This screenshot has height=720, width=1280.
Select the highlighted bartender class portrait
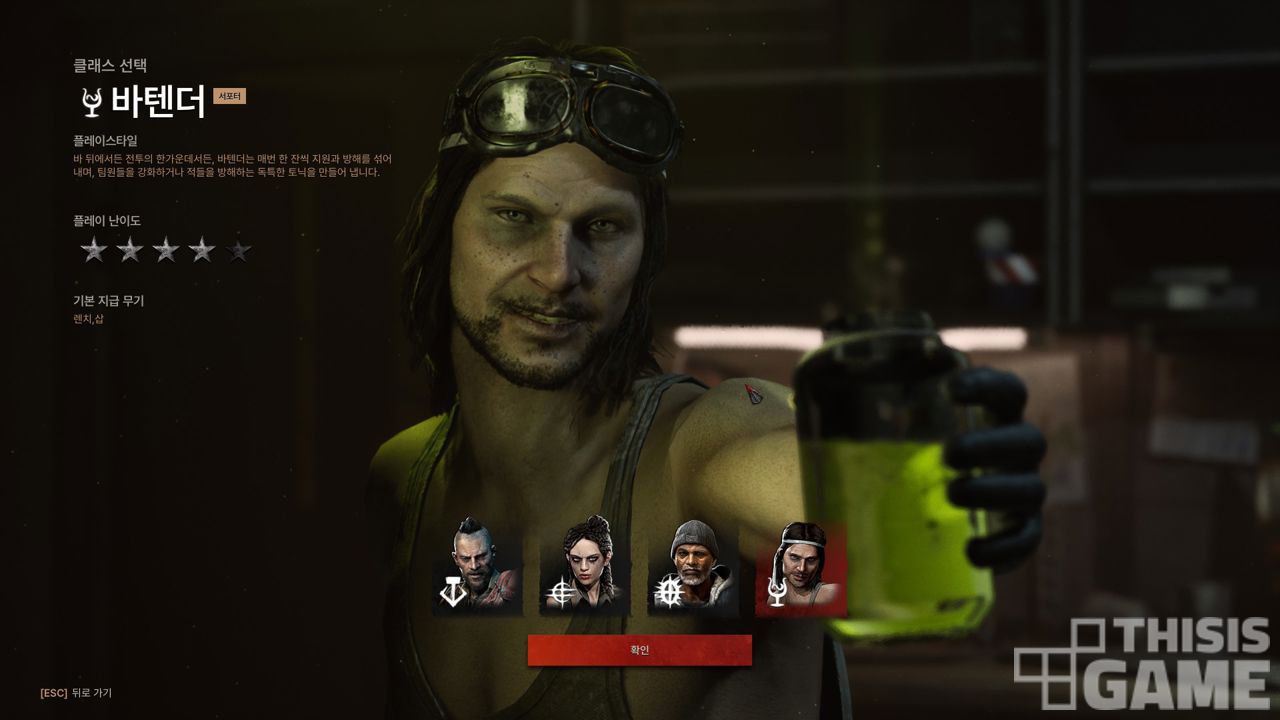[x=800, y=566]
